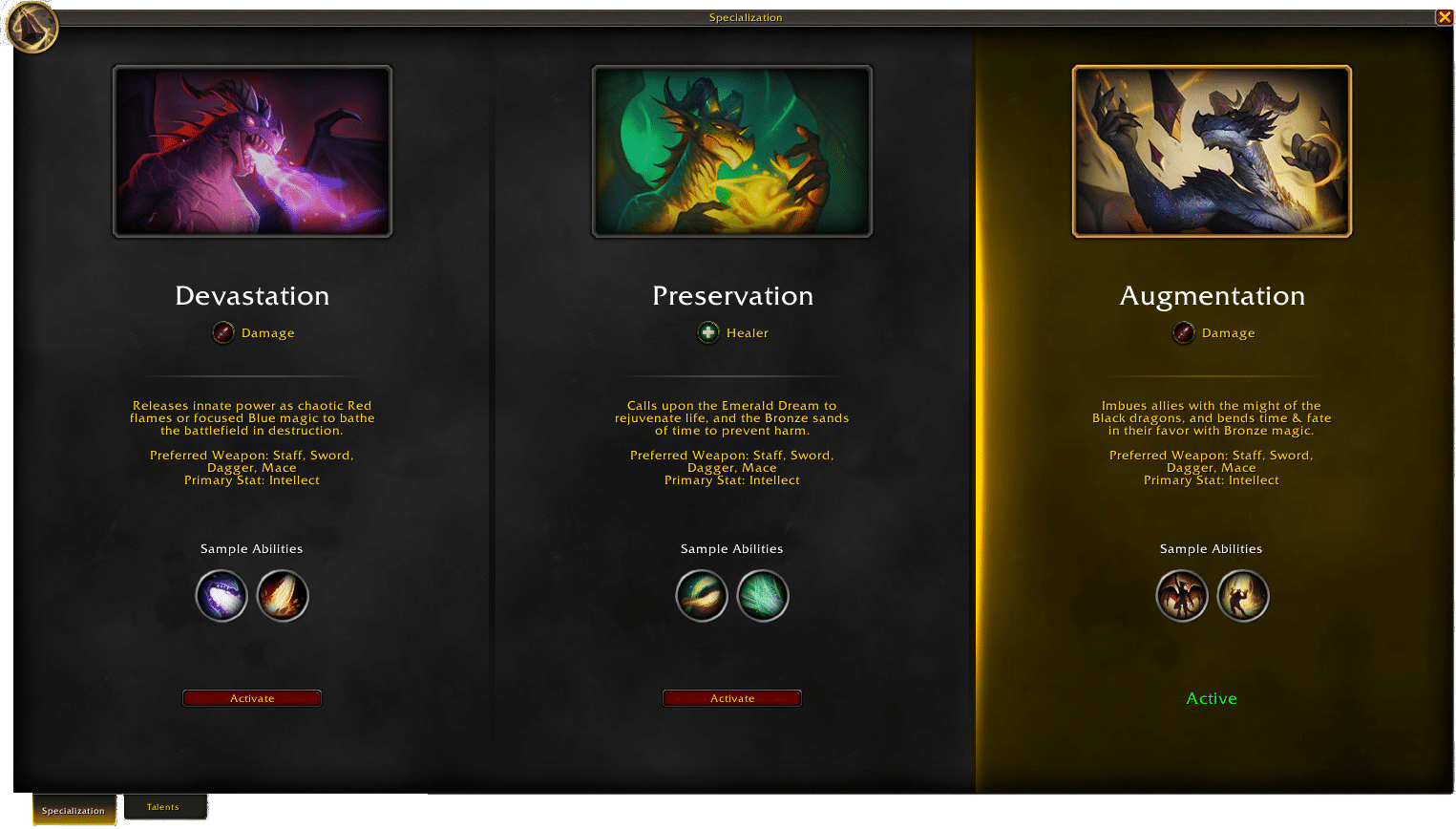Inspect Devastation's fiery sample ability icon

283,596
